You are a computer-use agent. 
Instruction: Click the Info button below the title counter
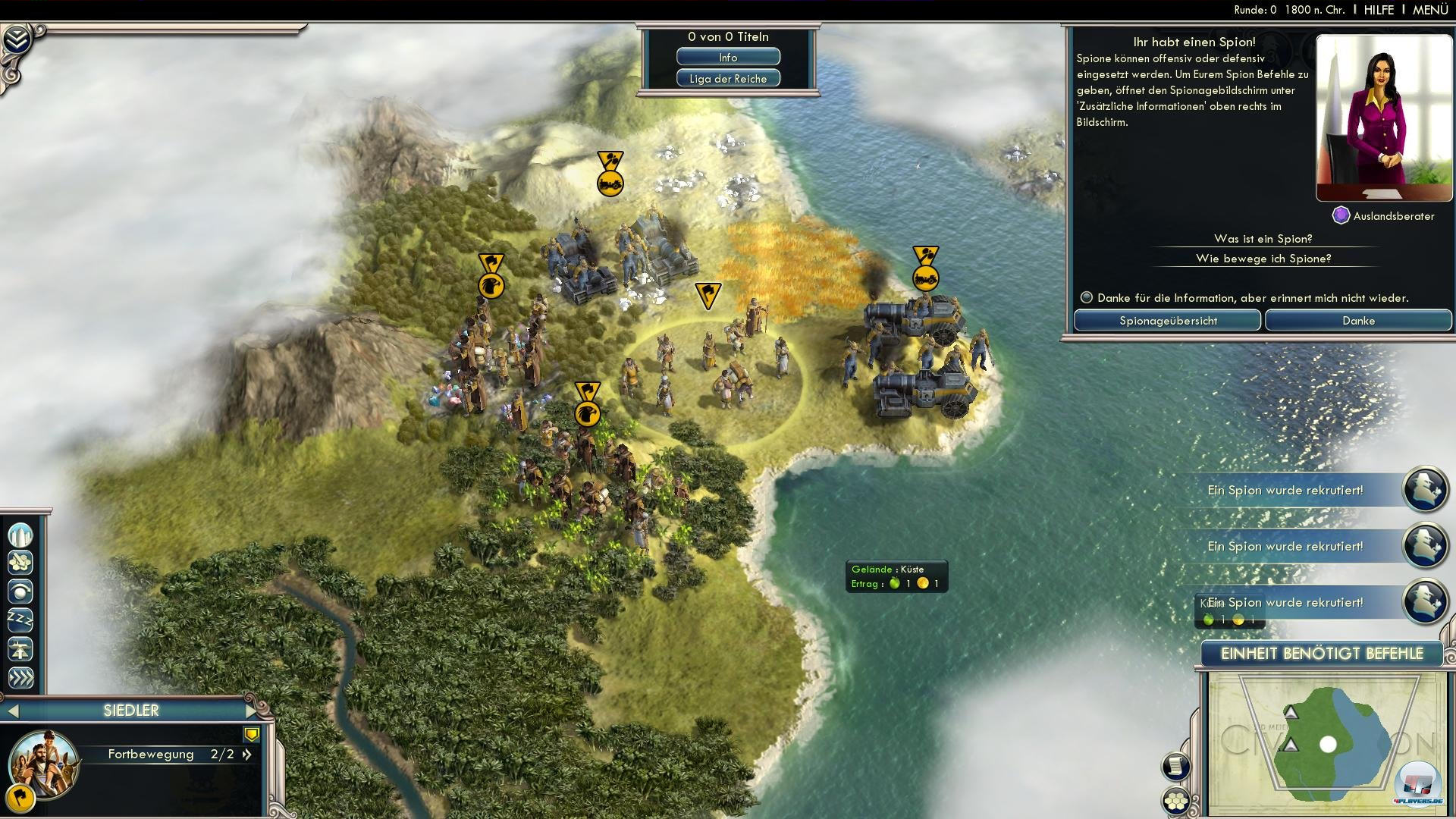728,58
